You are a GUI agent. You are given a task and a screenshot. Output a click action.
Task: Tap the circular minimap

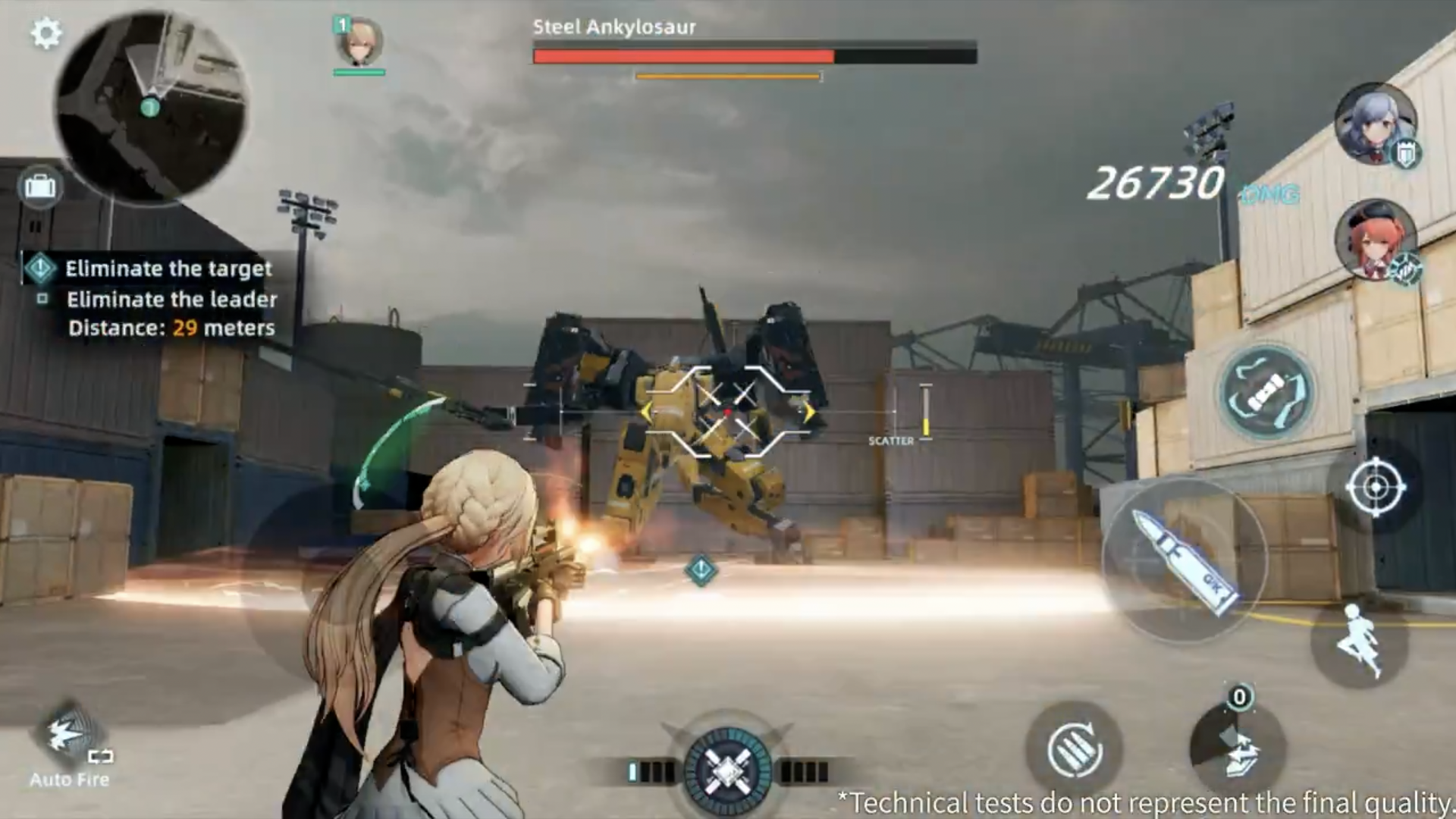150,106
